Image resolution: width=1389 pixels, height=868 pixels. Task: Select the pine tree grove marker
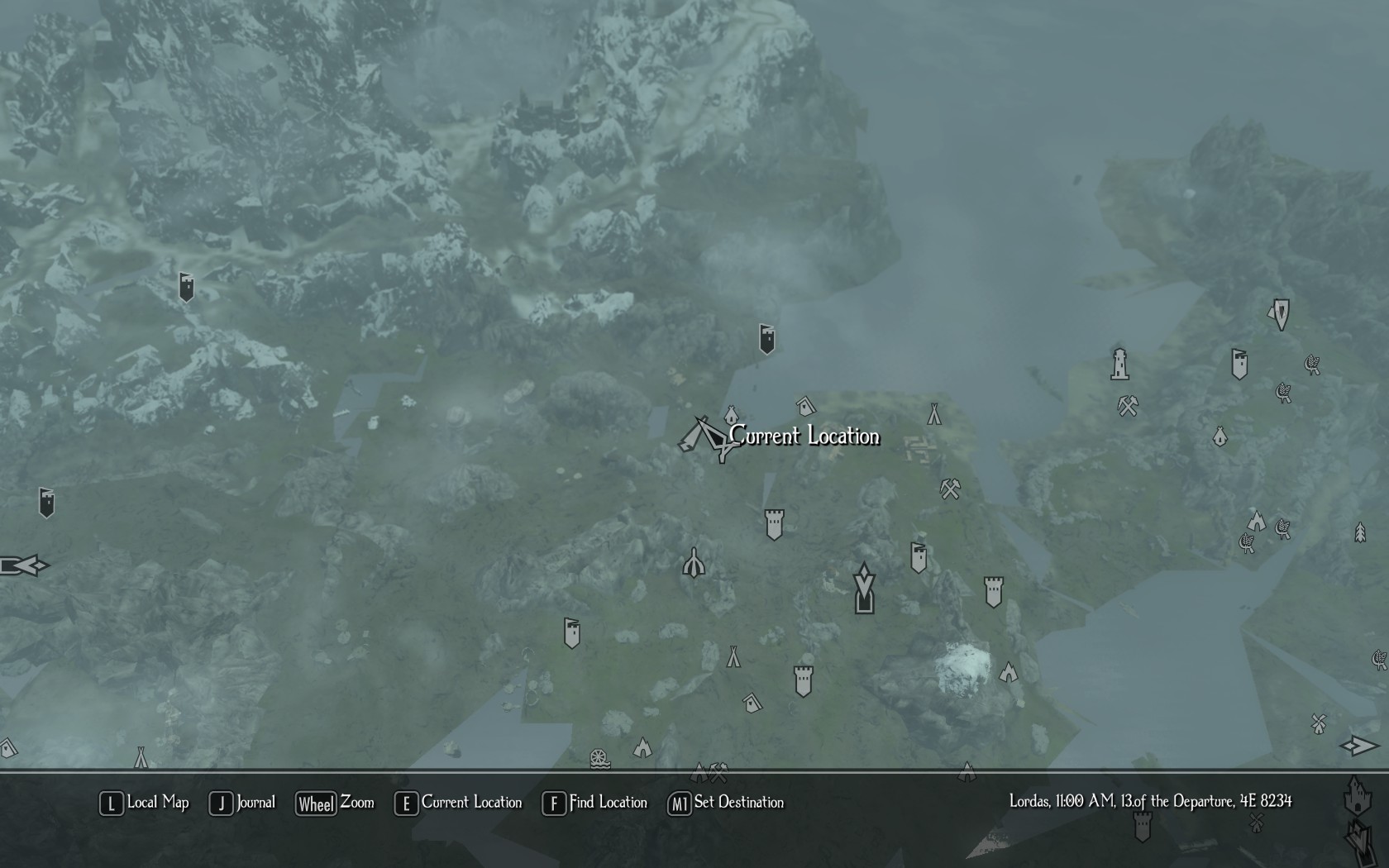pyautogui.click(x=1360, y=532)
